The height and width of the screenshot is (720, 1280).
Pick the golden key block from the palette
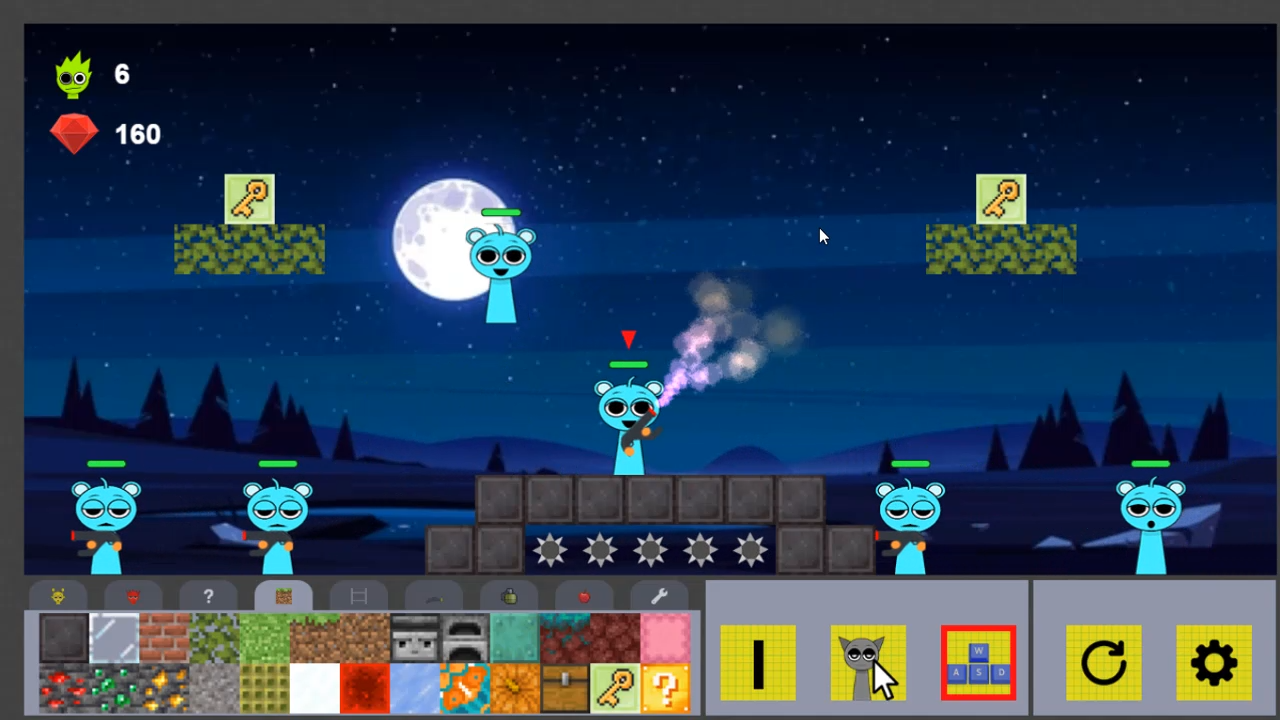click(x=615, y=688)
